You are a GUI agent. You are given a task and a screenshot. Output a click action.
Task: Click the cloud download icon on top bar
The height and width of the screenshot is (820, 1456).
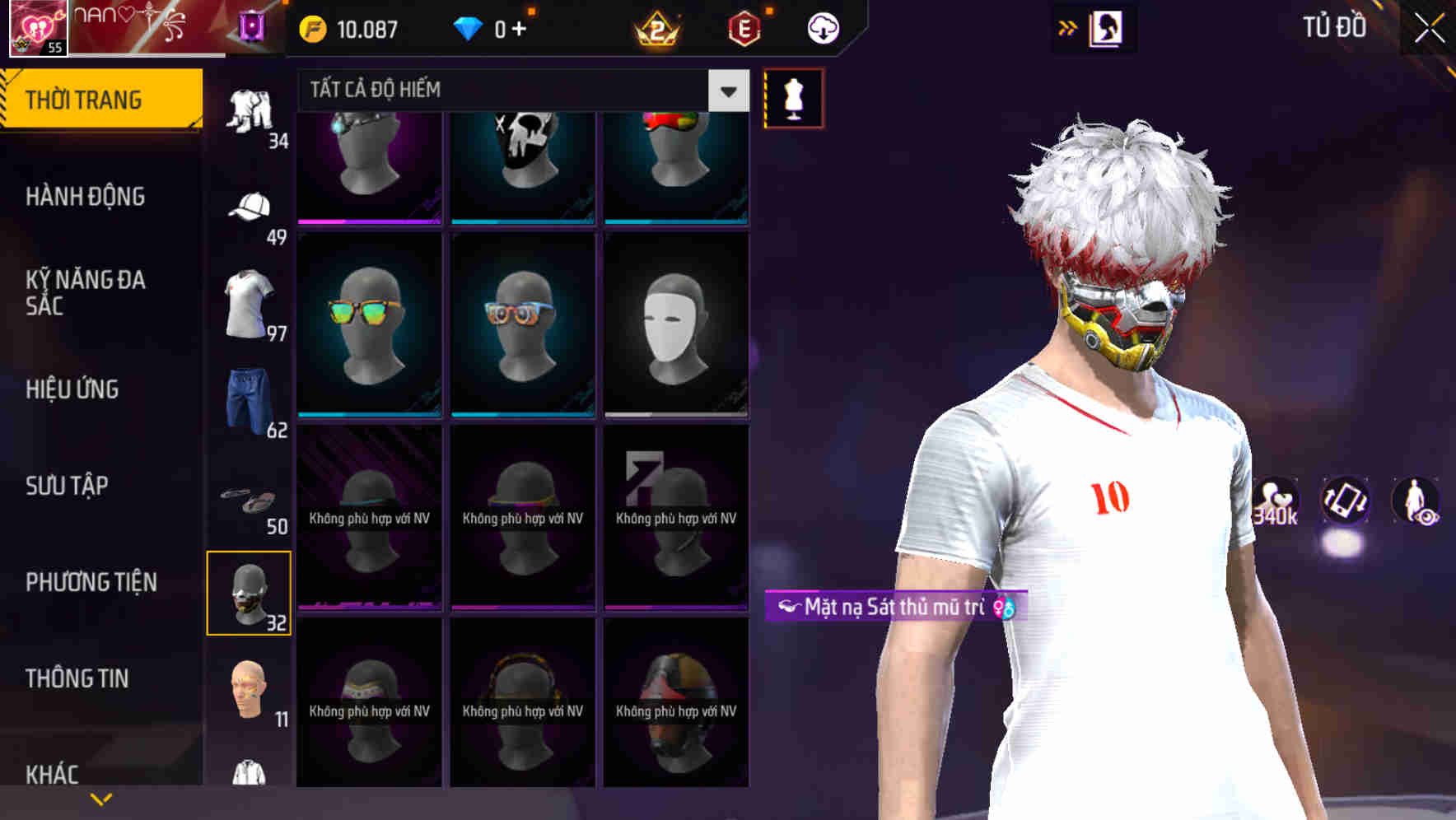coord(821,27)
